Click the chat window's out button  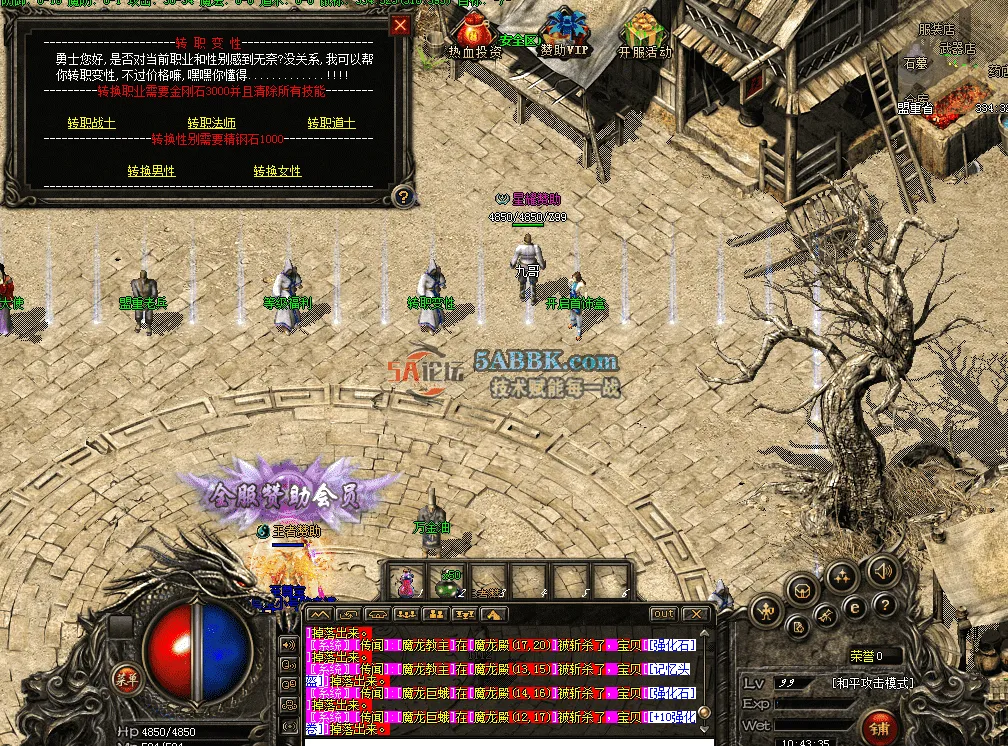[663, 614]
